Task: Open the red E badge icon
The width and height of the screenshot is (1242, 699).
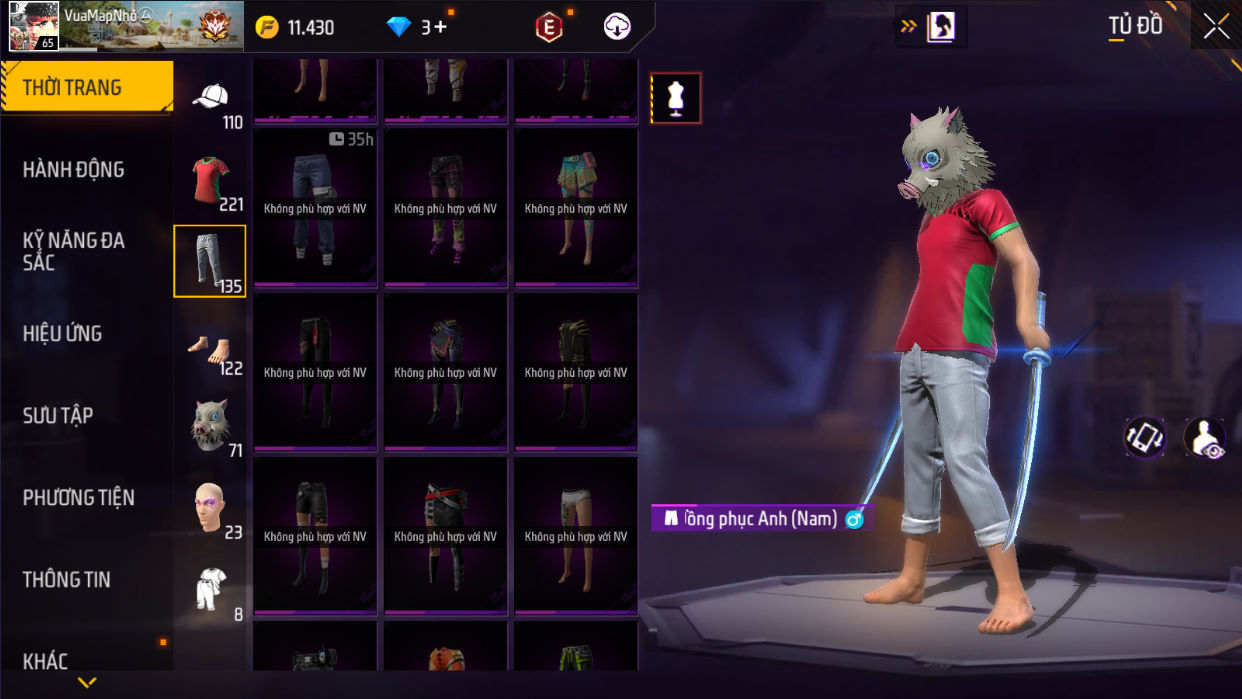Action: coord(548,27)
